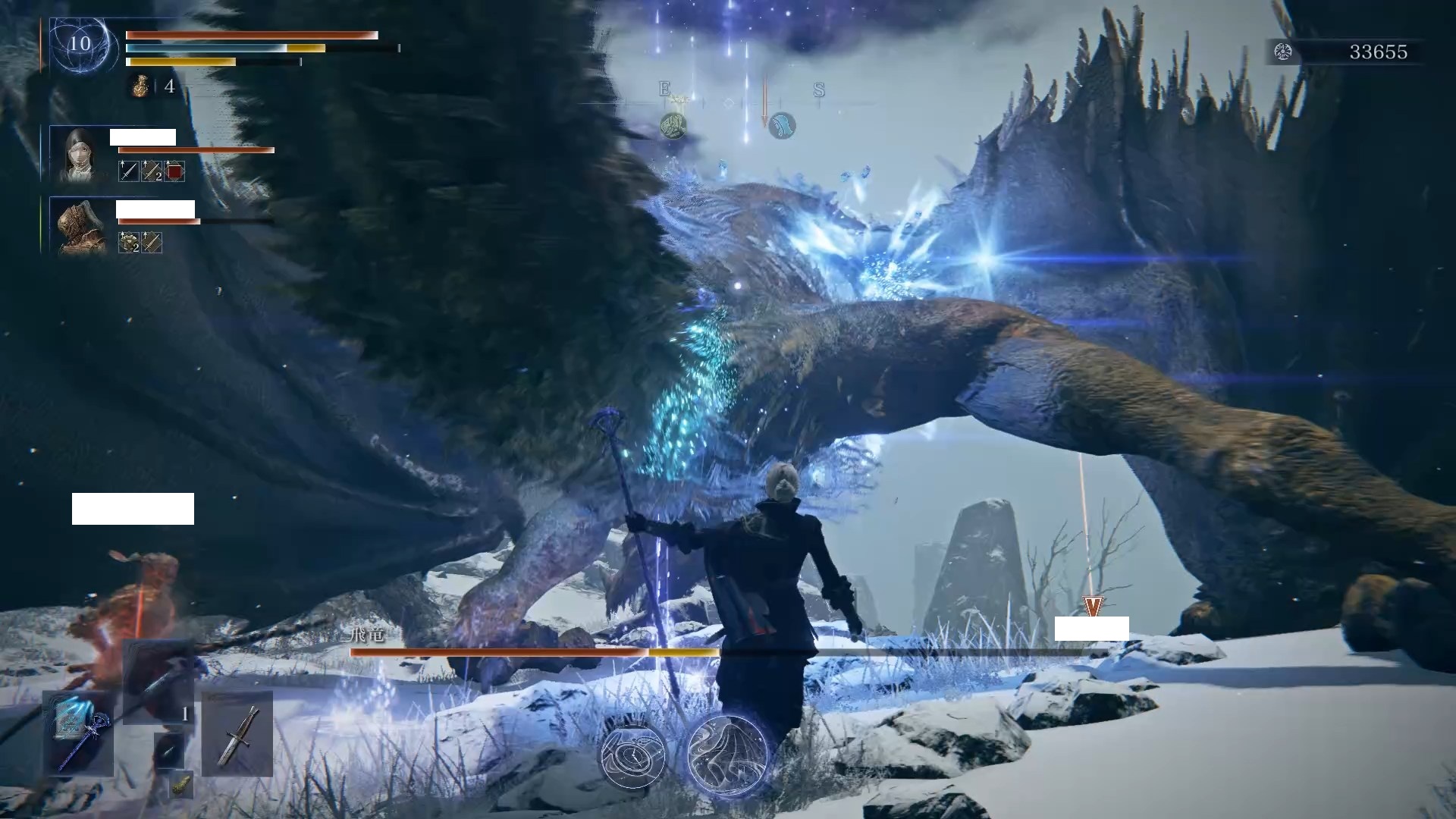Select the dagger weapon slot

pos(237,734)
